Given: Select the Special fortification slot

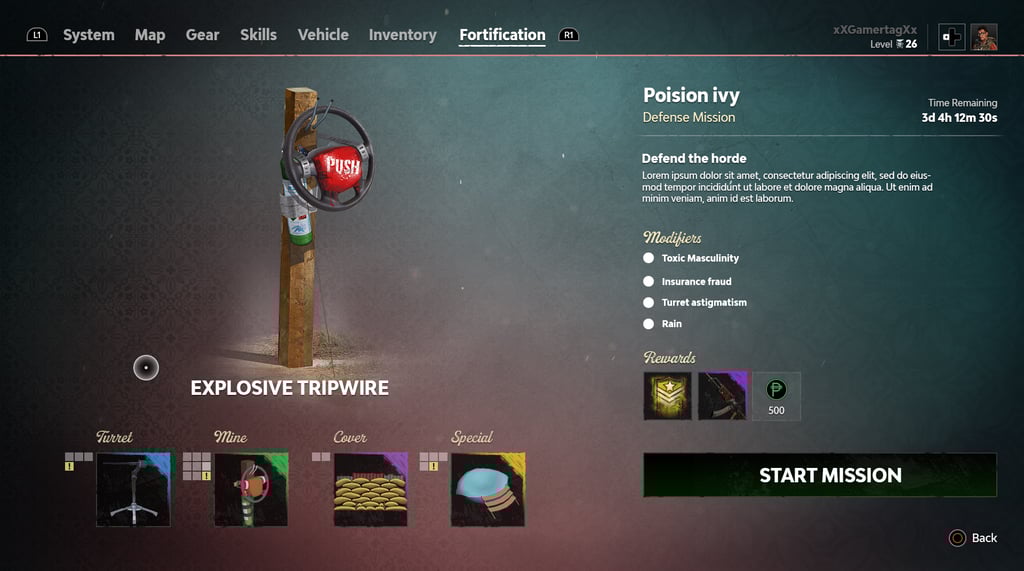Looking at the screenshot, I should click(488, 489).
